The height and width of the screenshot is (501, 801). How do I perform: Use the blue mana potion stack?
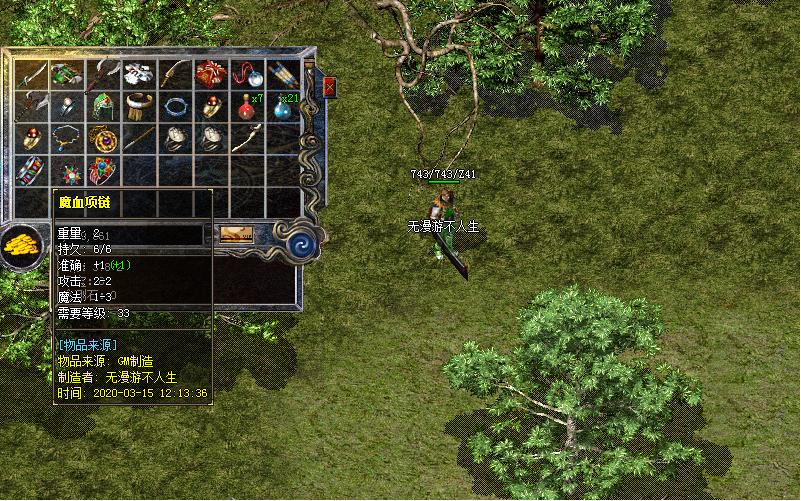(x=283, y=106)
